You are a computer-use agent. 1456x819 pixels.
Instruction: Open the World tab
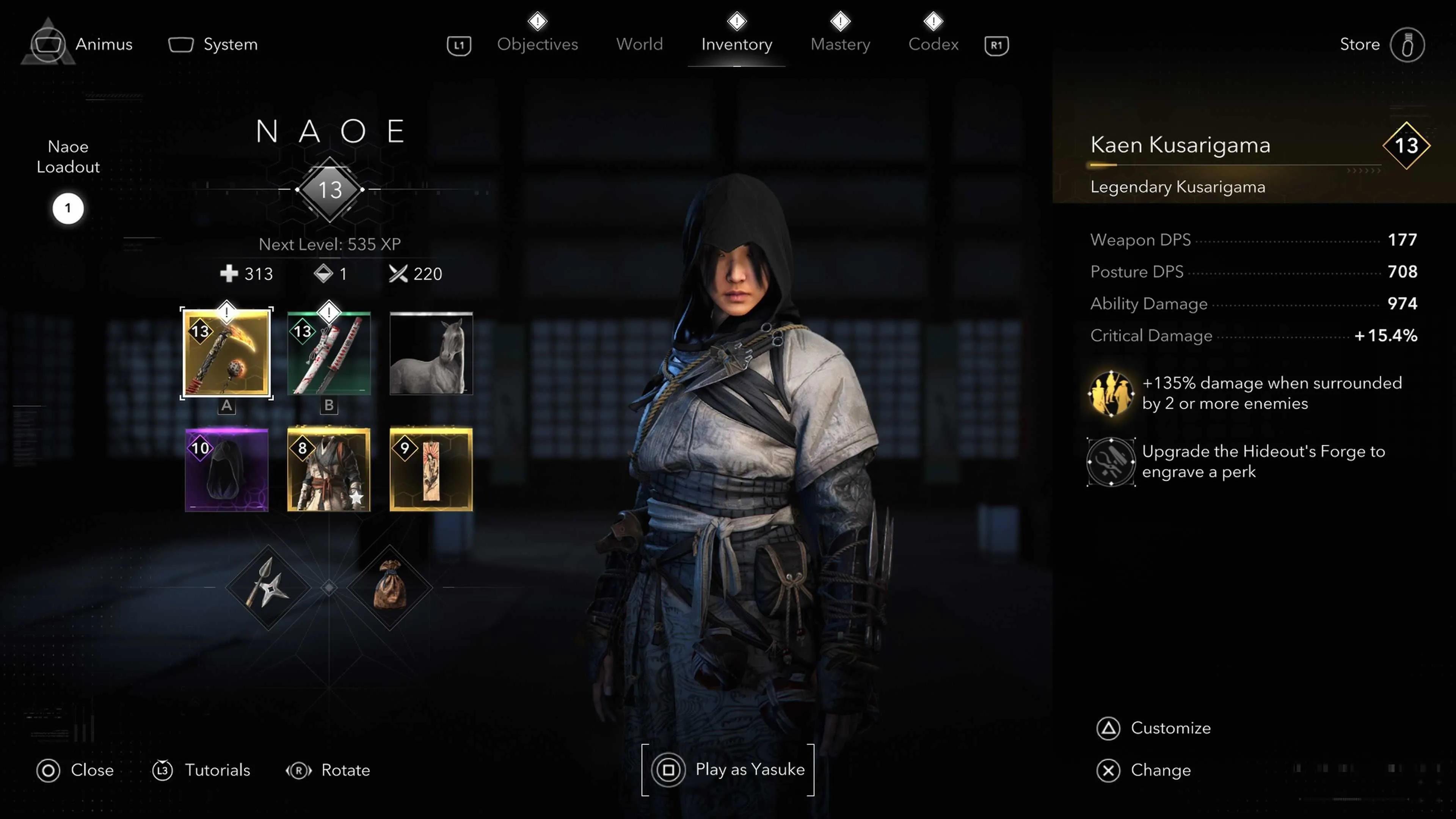(x=639, y=44)
